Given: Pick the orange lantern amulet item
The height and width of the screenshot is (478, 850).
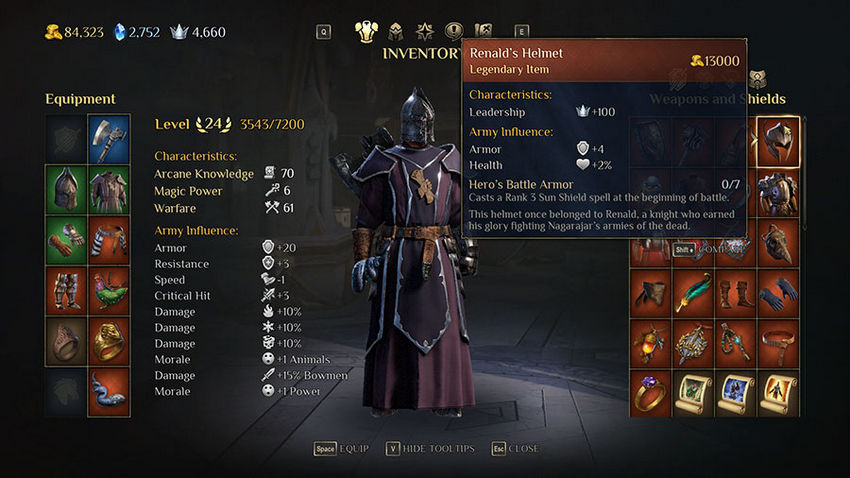Looking at the screenshot, I should 650,342.
